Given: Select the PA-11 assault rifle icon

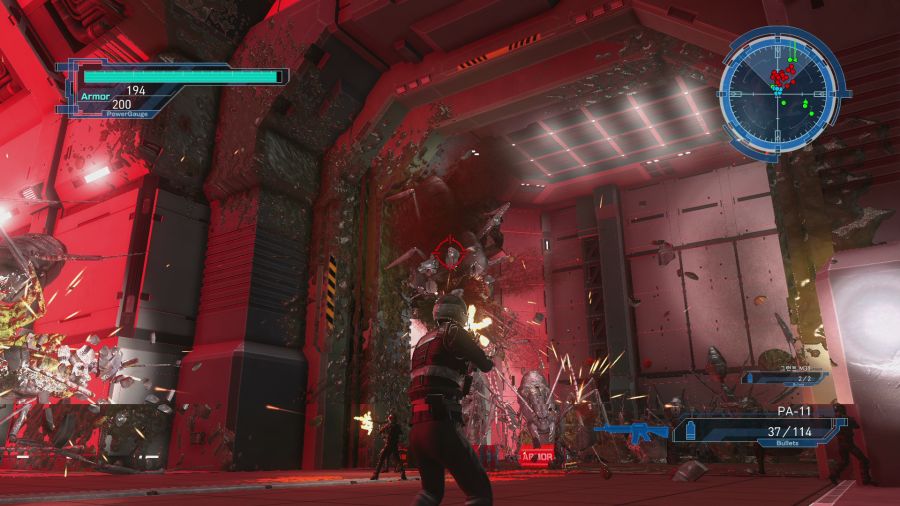Looking at the screenshot, I should pyautogui.click(x=631, y=431).
